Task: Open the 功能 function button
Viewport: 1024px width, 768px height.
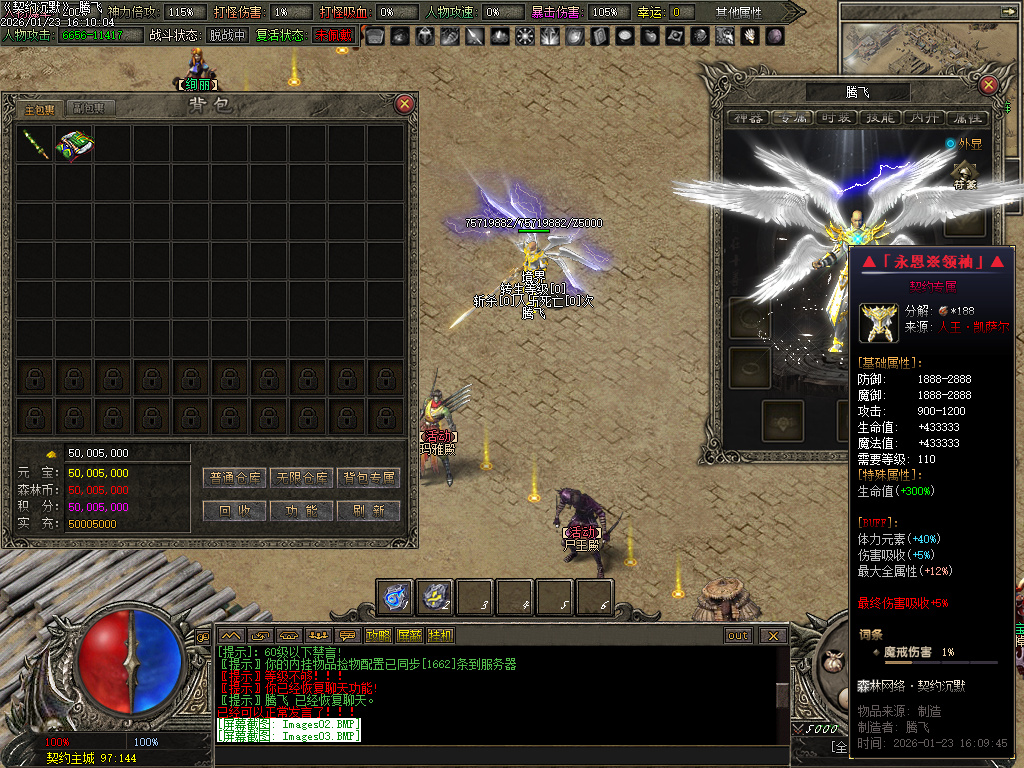Action: click(x=302, y=510)
